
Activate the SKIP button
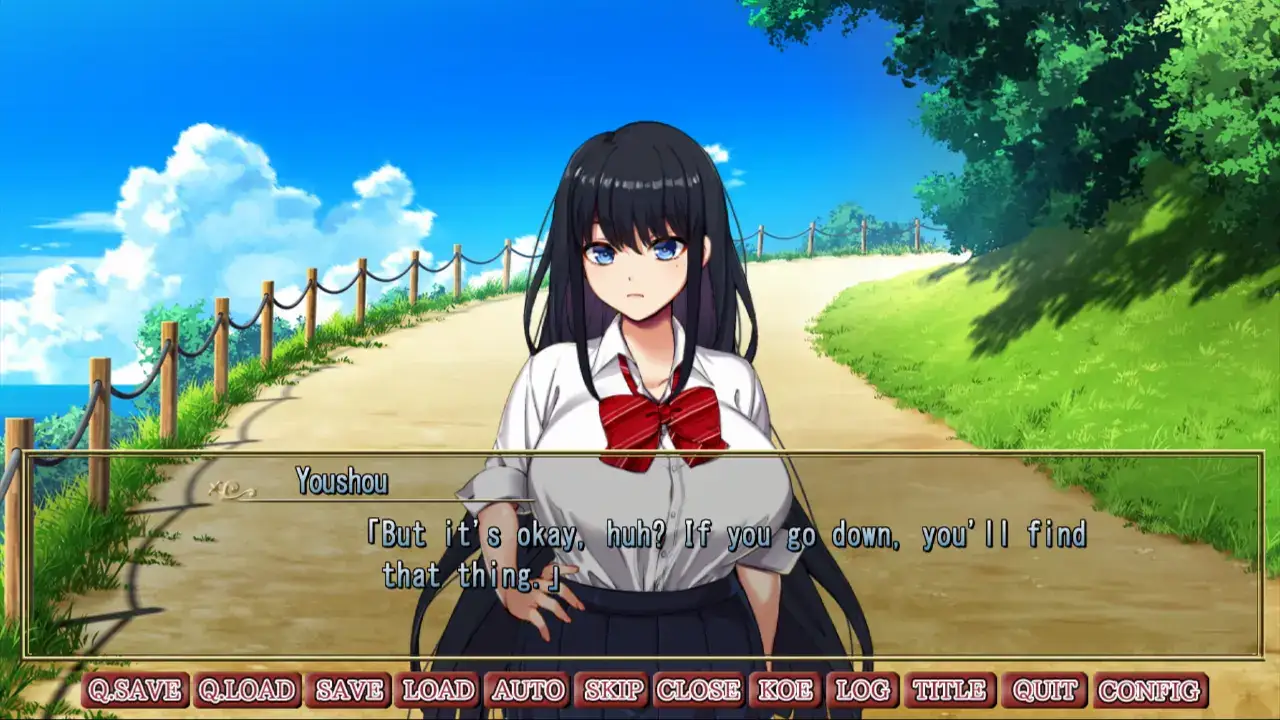tap(613, 690)
